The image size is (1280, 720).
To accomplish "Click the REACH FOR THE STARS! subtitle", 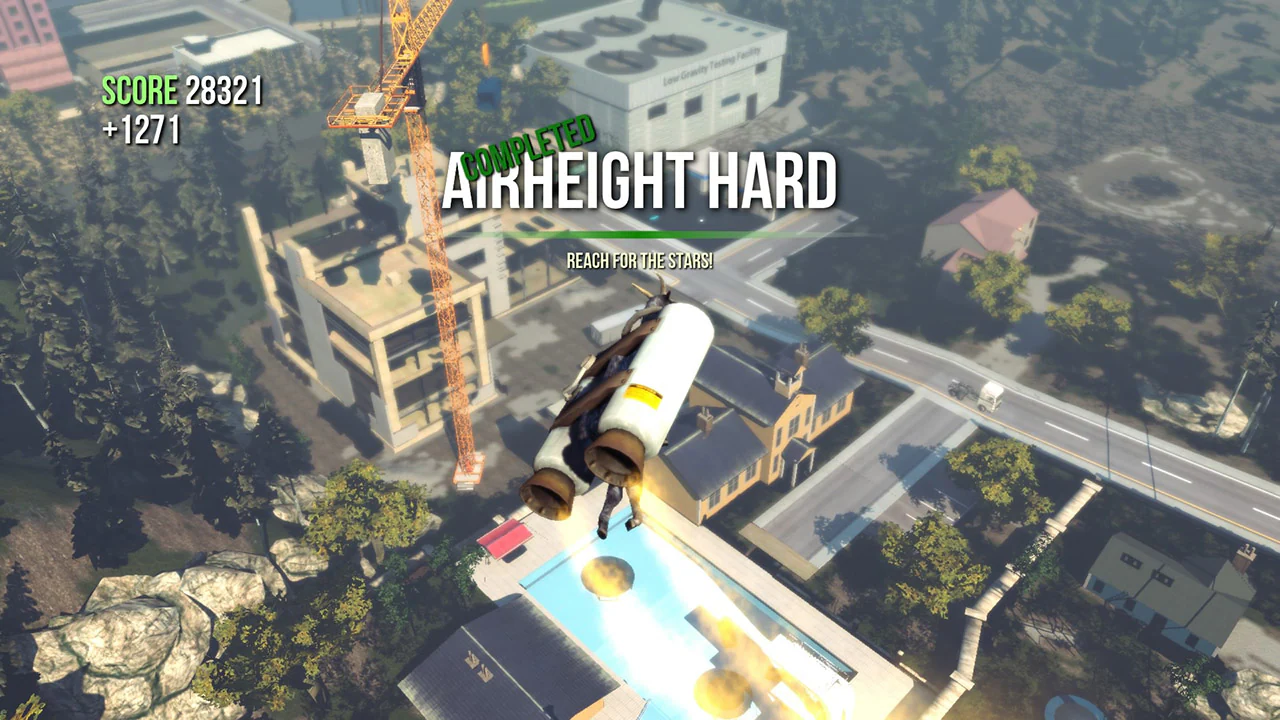I will (640, 260).
